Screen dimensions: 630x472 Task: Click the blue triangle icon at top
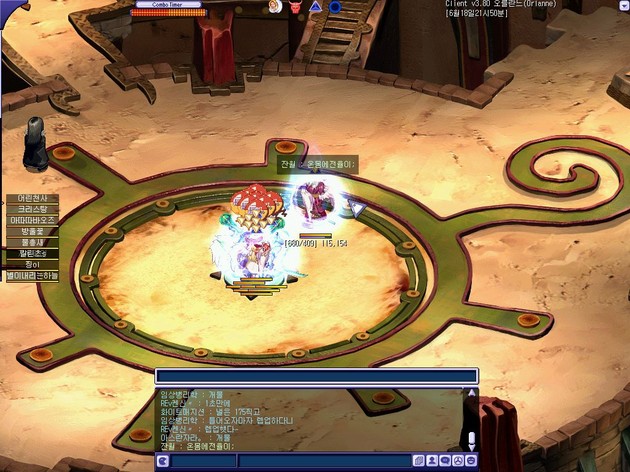click(316, 7)
